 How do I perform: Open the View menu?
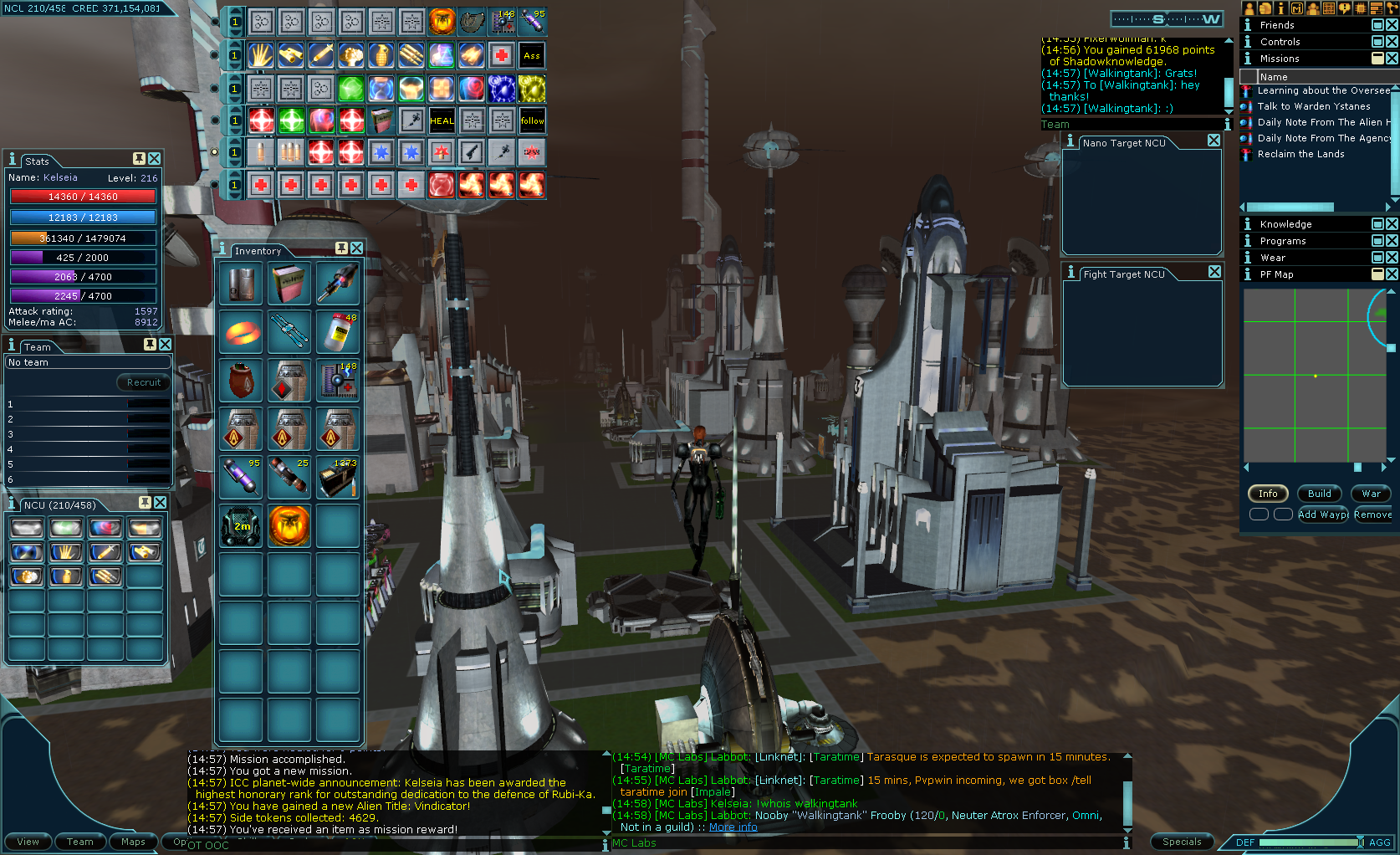[x=28, y=842]
